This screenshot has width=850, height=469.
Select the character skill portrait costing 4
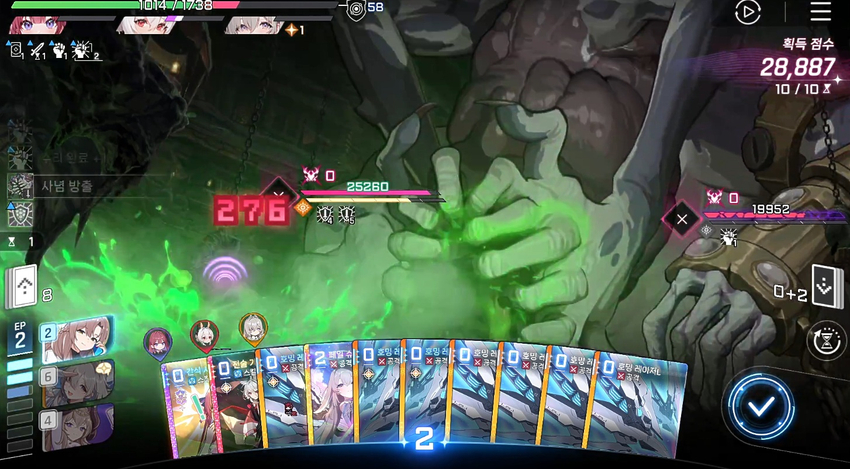coord(77,421)
